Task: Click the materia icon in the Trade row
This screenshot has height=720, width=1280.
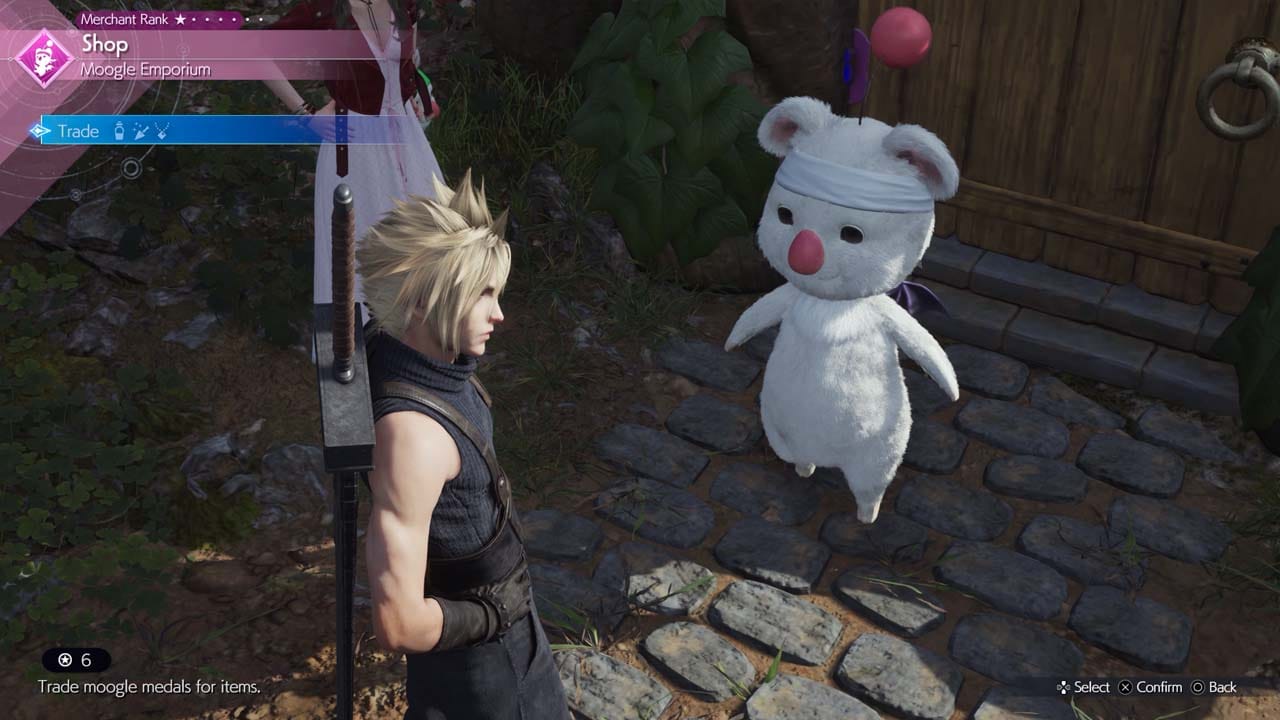Action: tap(141, 131)
